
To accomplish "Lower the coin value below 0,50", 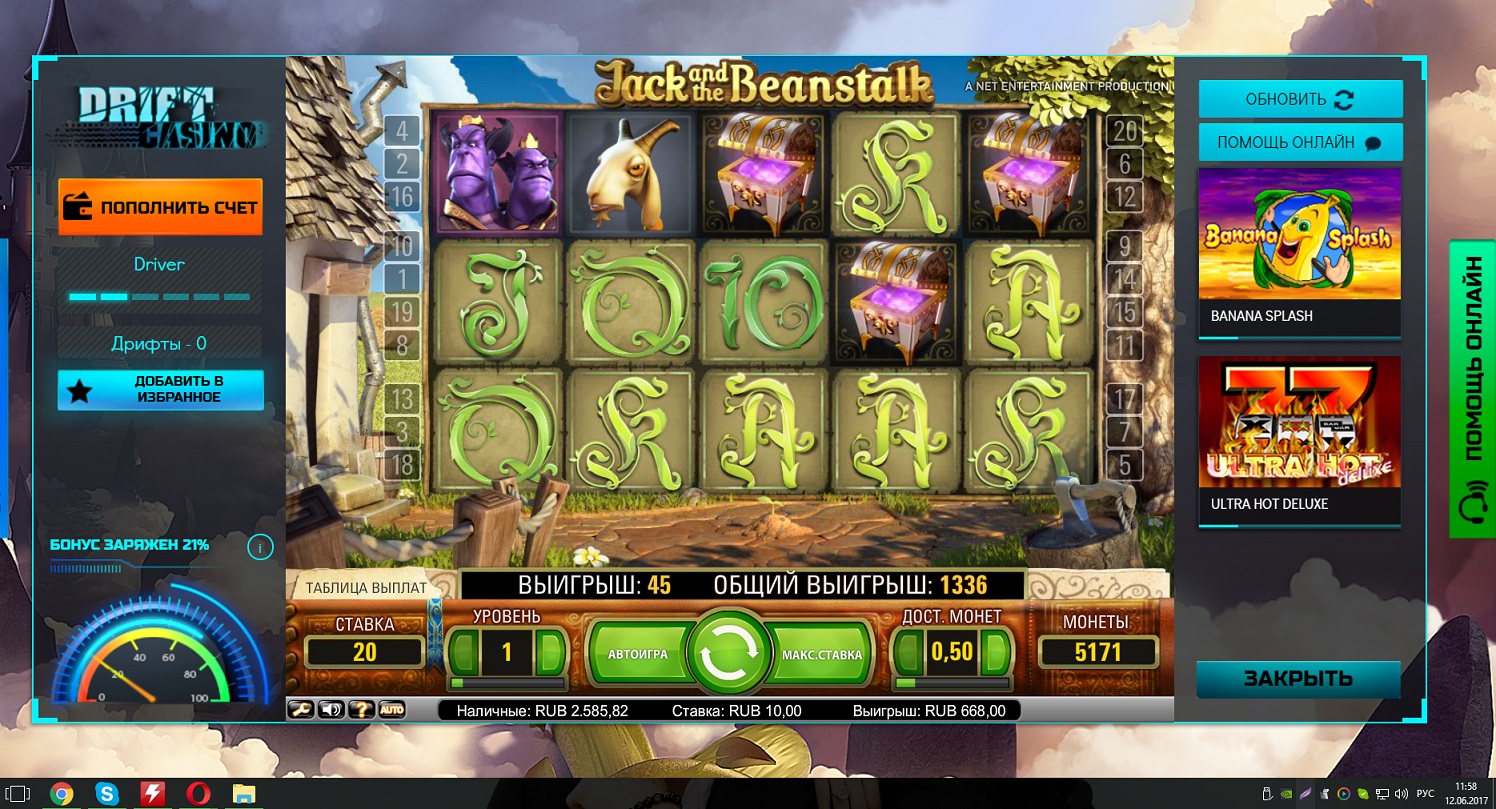I will click(907, 652).
